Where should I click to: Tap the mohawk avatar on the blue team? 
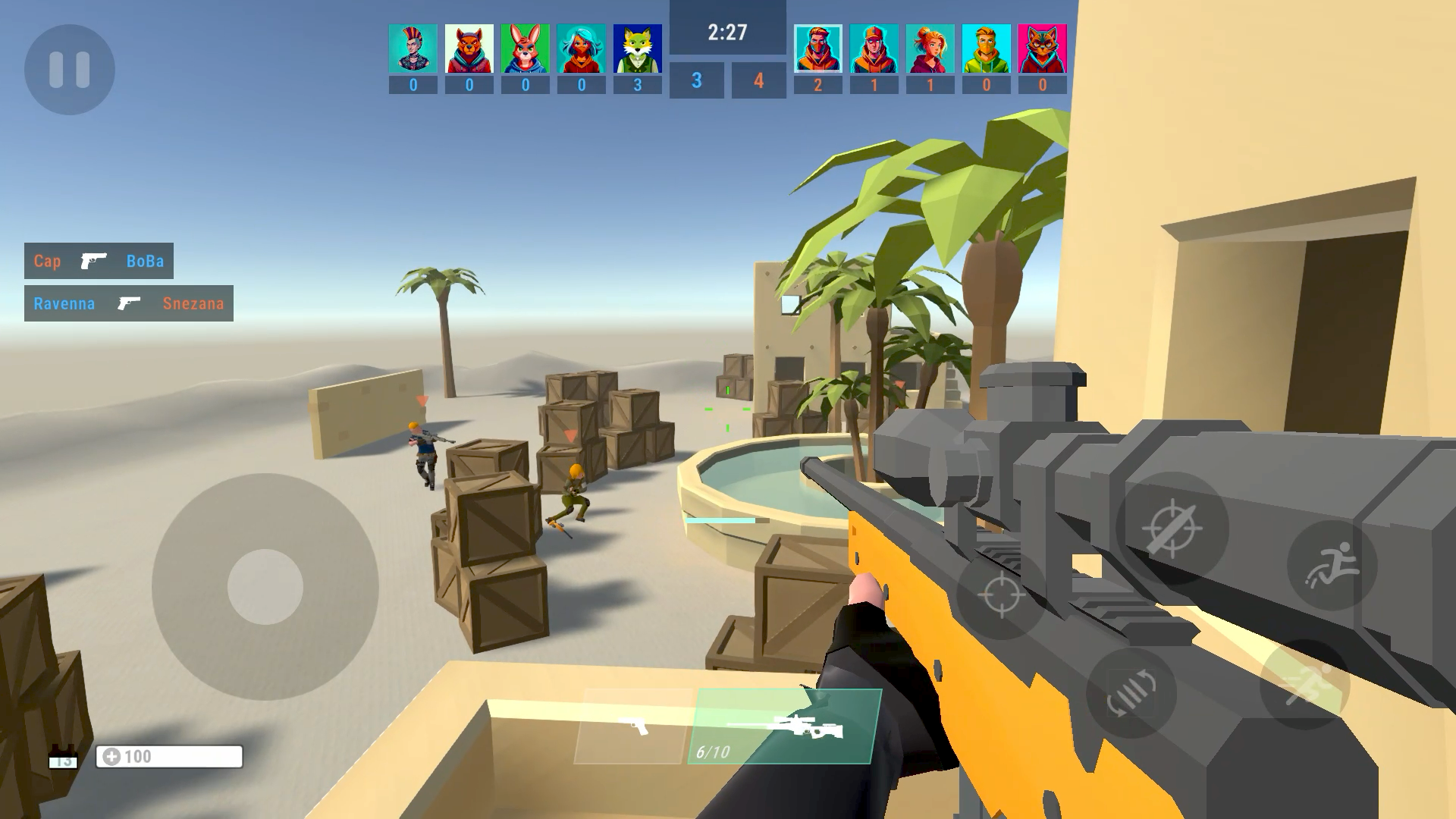[412, 48]
